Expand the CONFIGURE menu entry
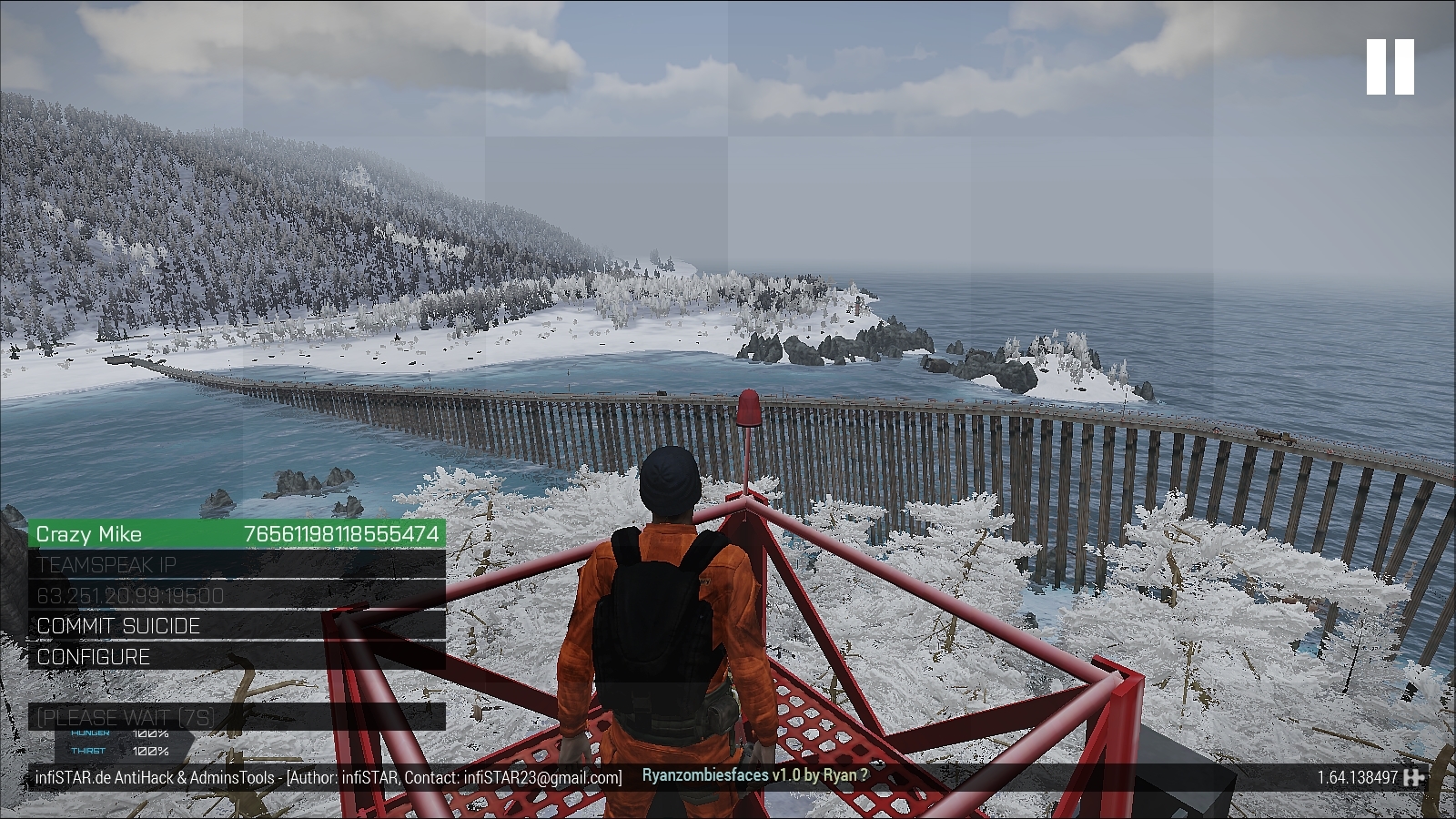 (x=91, y=656)
